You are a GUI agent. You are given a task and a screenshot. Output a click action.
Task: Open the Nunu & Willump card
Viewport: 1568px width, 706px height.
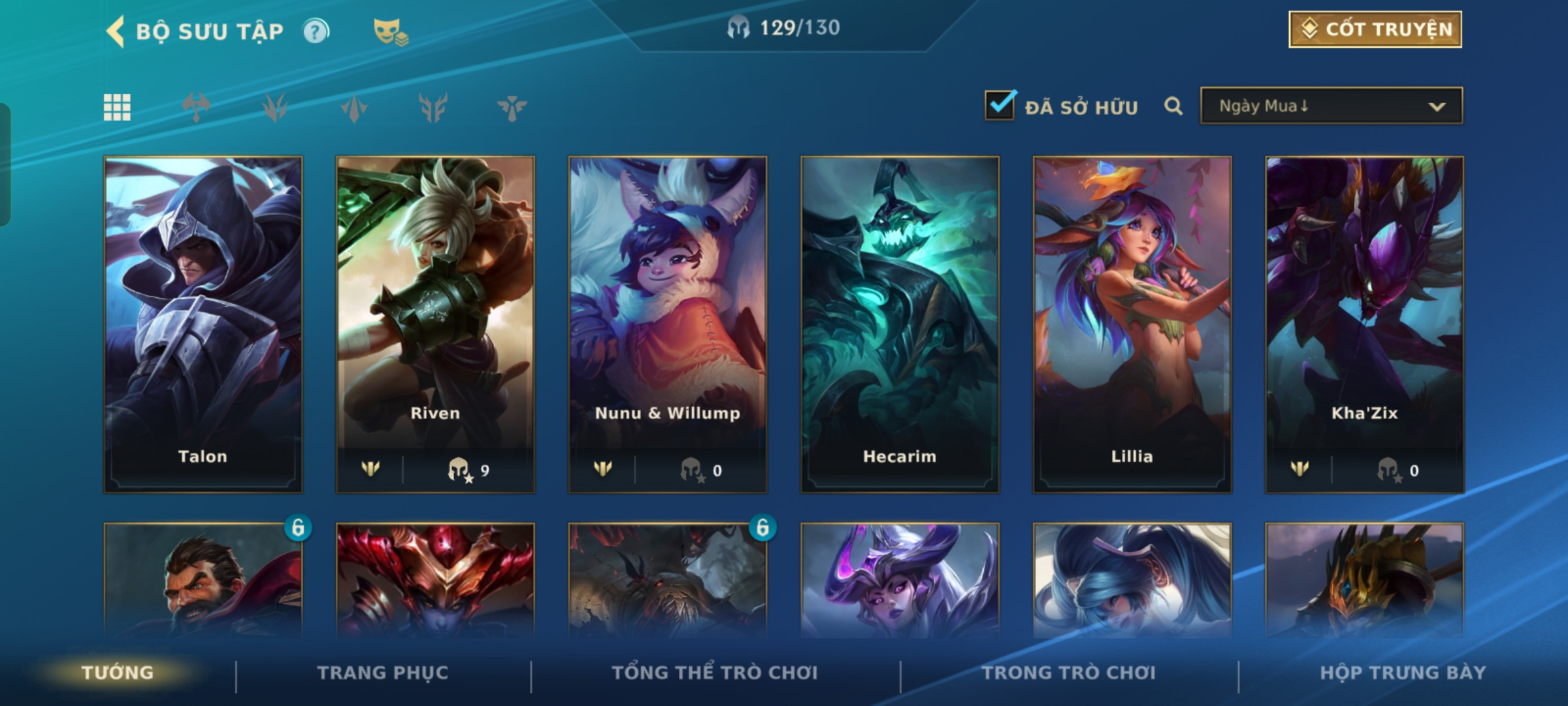tap(667, 324)
